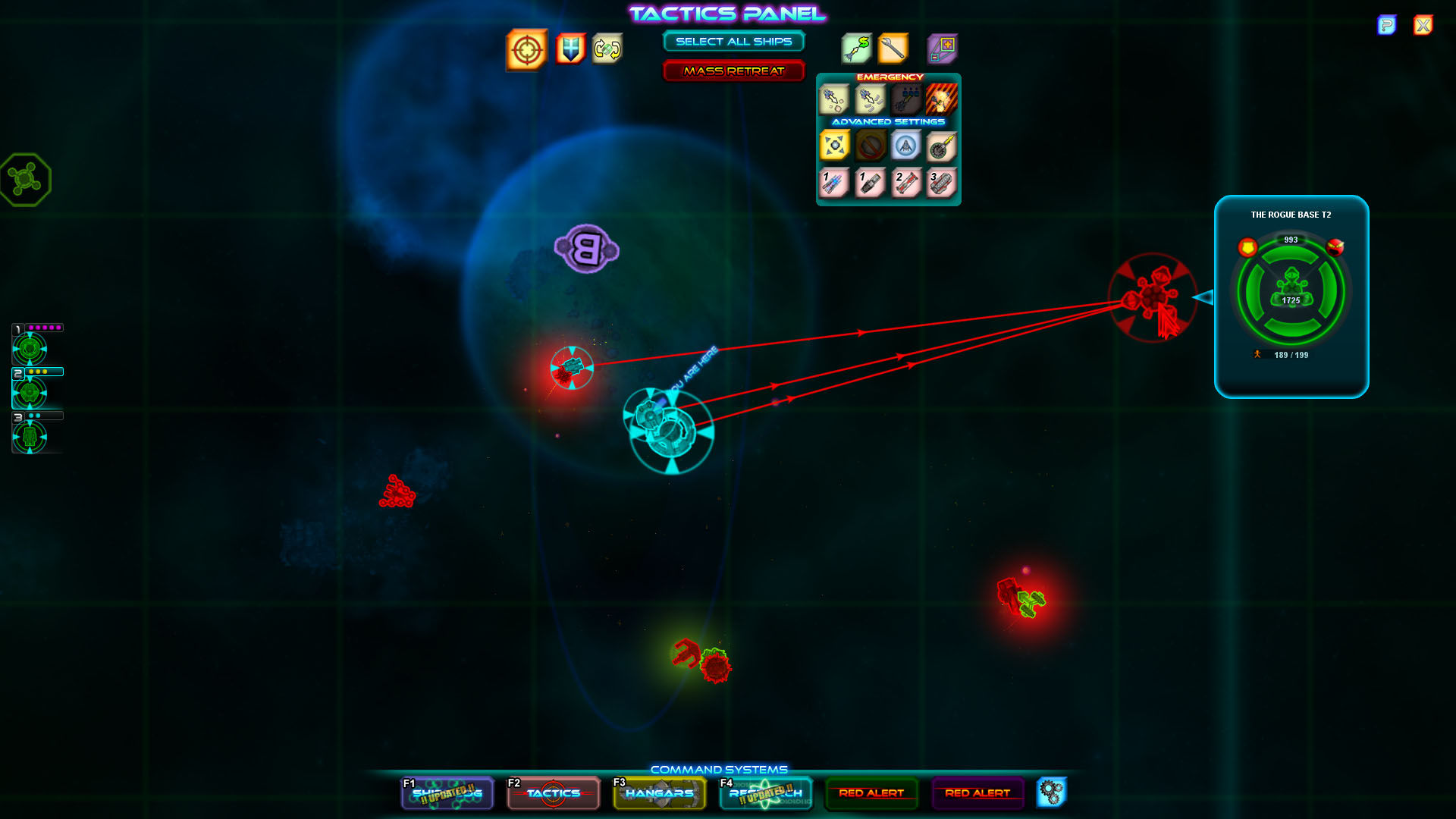
Task: Click the gears icon on the command bar
Action: [1050, 793]
